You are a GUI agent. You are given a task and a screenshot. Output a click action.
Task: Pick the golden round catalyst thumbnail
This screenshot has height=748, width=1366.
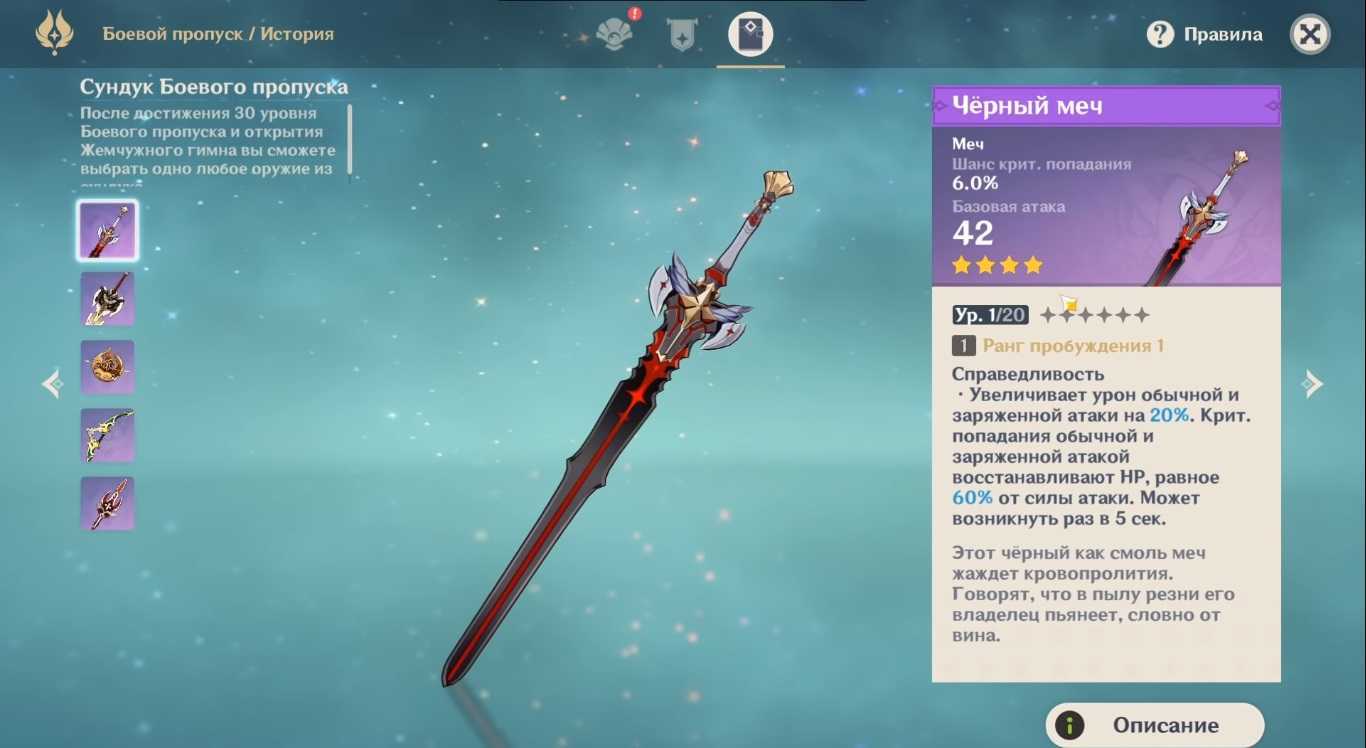(x=108, y=367)
